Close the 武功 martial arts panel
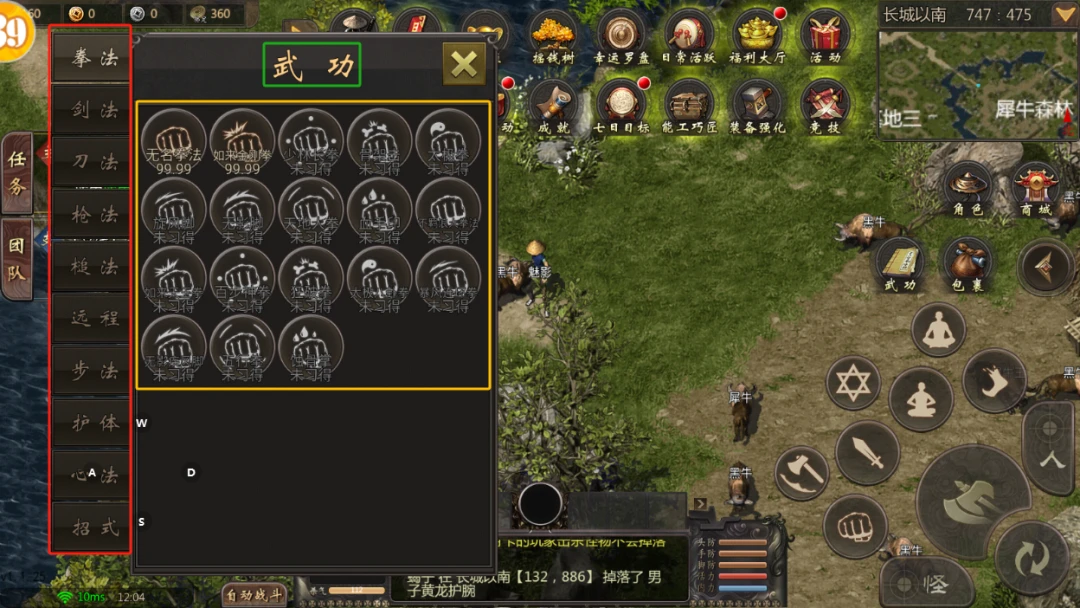The image size is (1080, 608). coord(464,64)
